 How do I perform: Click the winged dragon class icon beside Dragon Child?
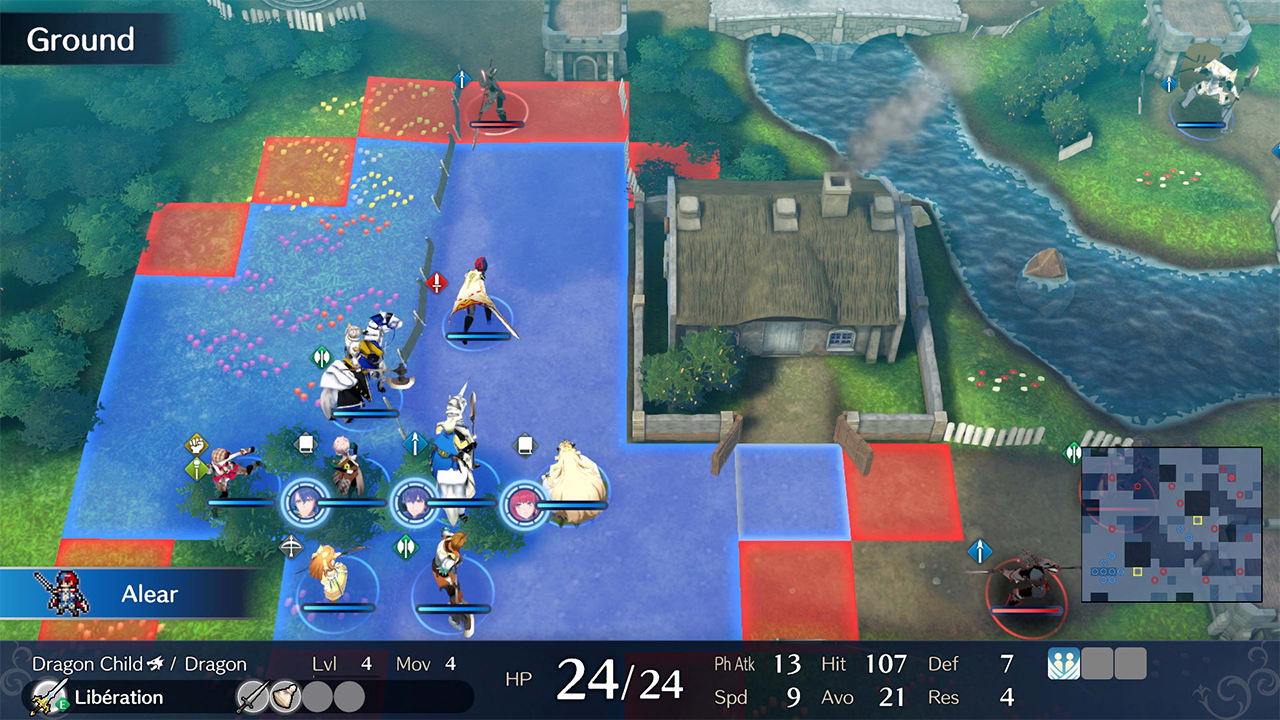(155, 663)
